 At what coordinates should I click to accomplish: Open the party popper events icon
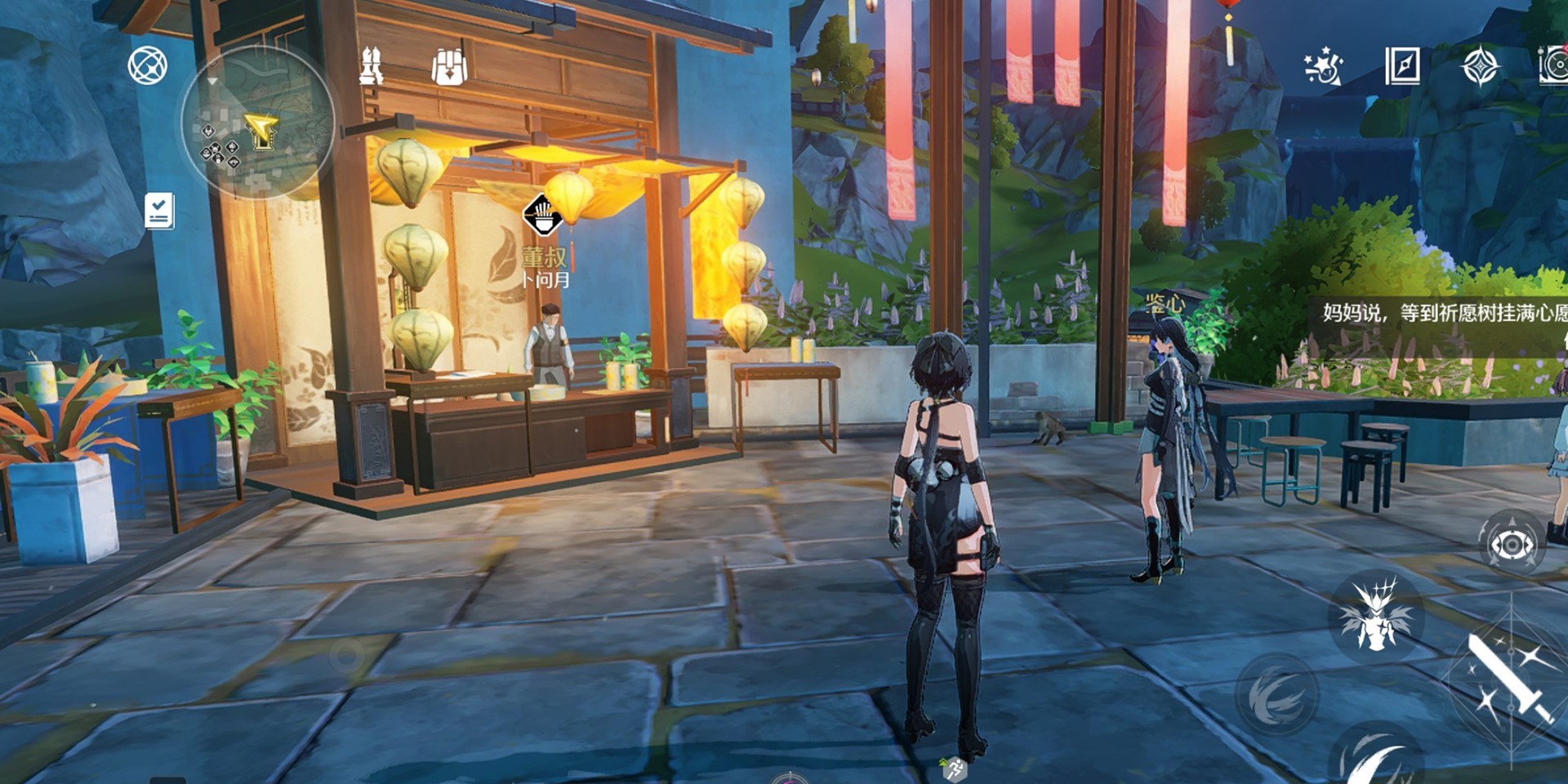1323,66
